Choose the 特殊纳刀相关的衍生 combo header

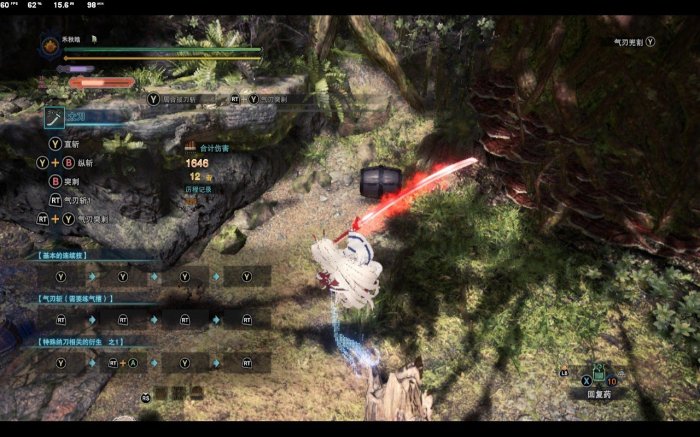[x=82, y=341]
